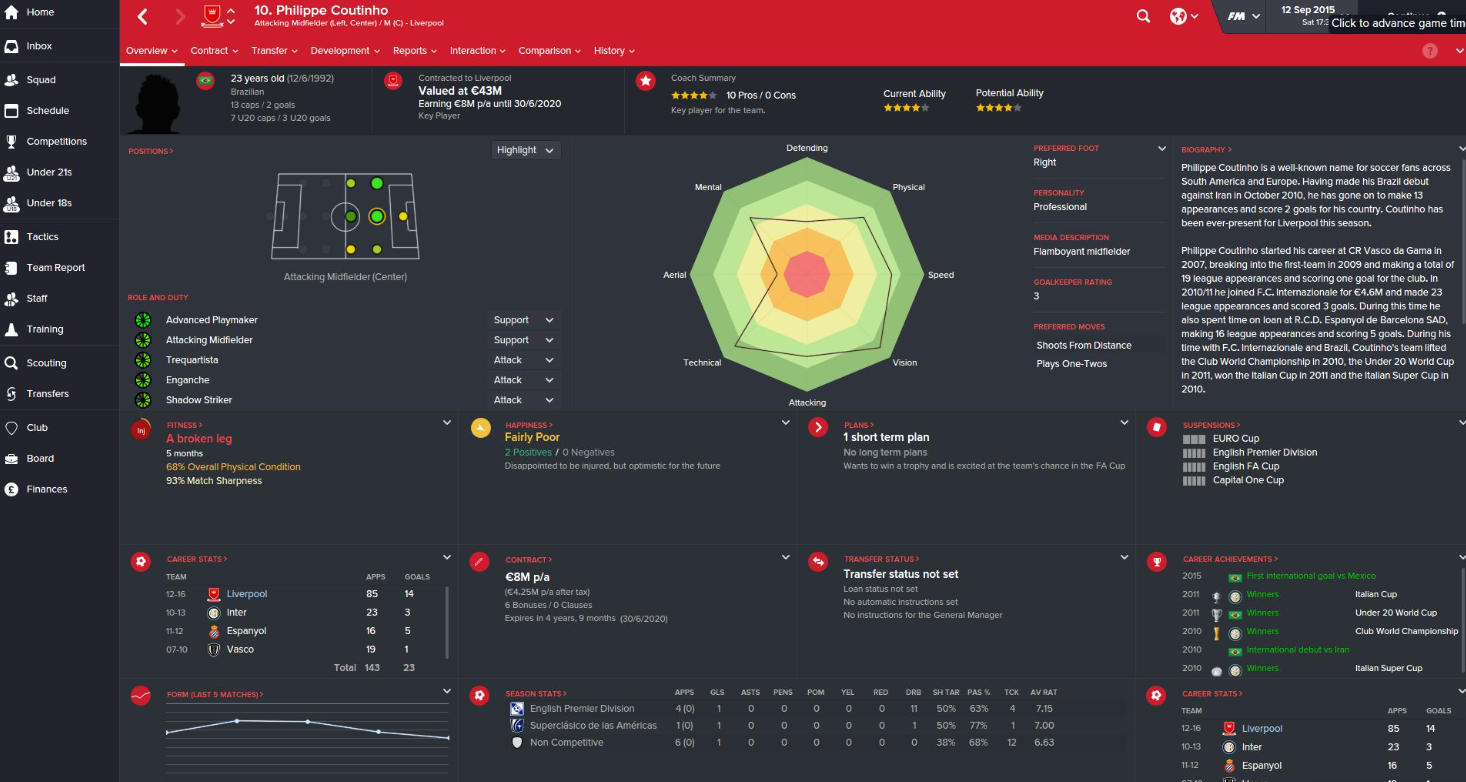Image resolution: width=1466 pixels, height=782 pixels.
Task: Click the FM logo menu icon
Action: (x=1237, y=17)
